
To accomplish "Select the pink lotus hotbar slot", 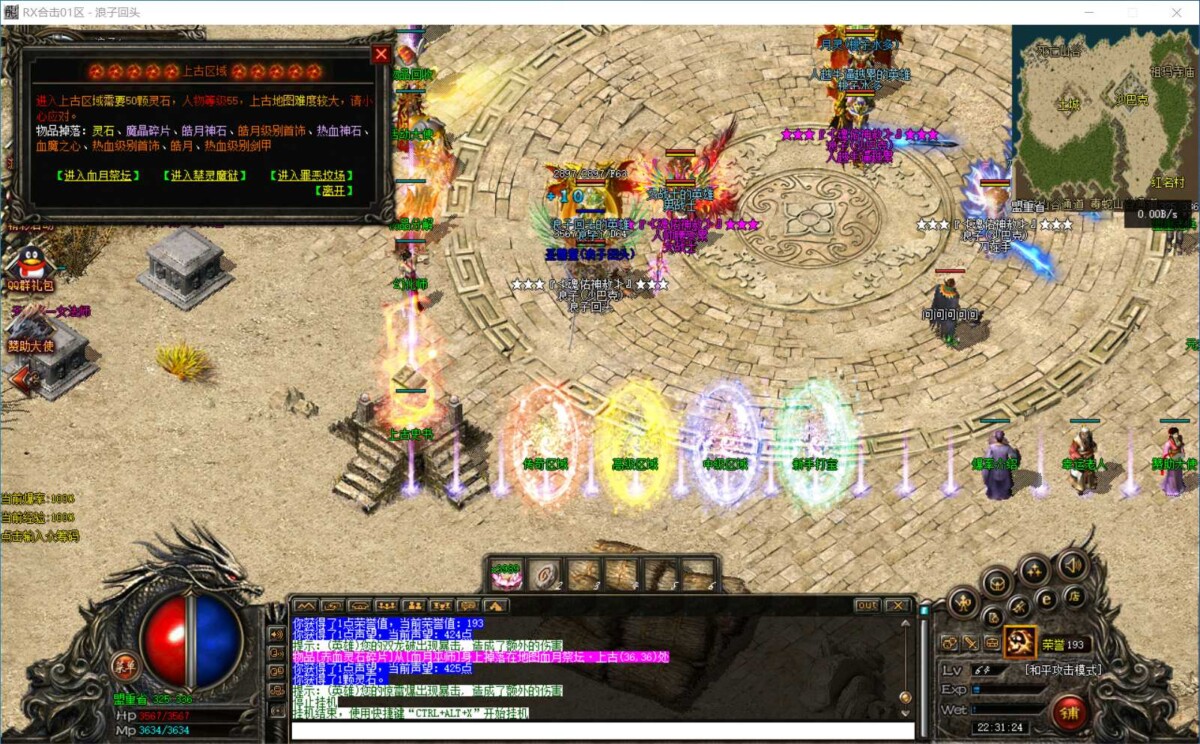I will tap(507, 575).
